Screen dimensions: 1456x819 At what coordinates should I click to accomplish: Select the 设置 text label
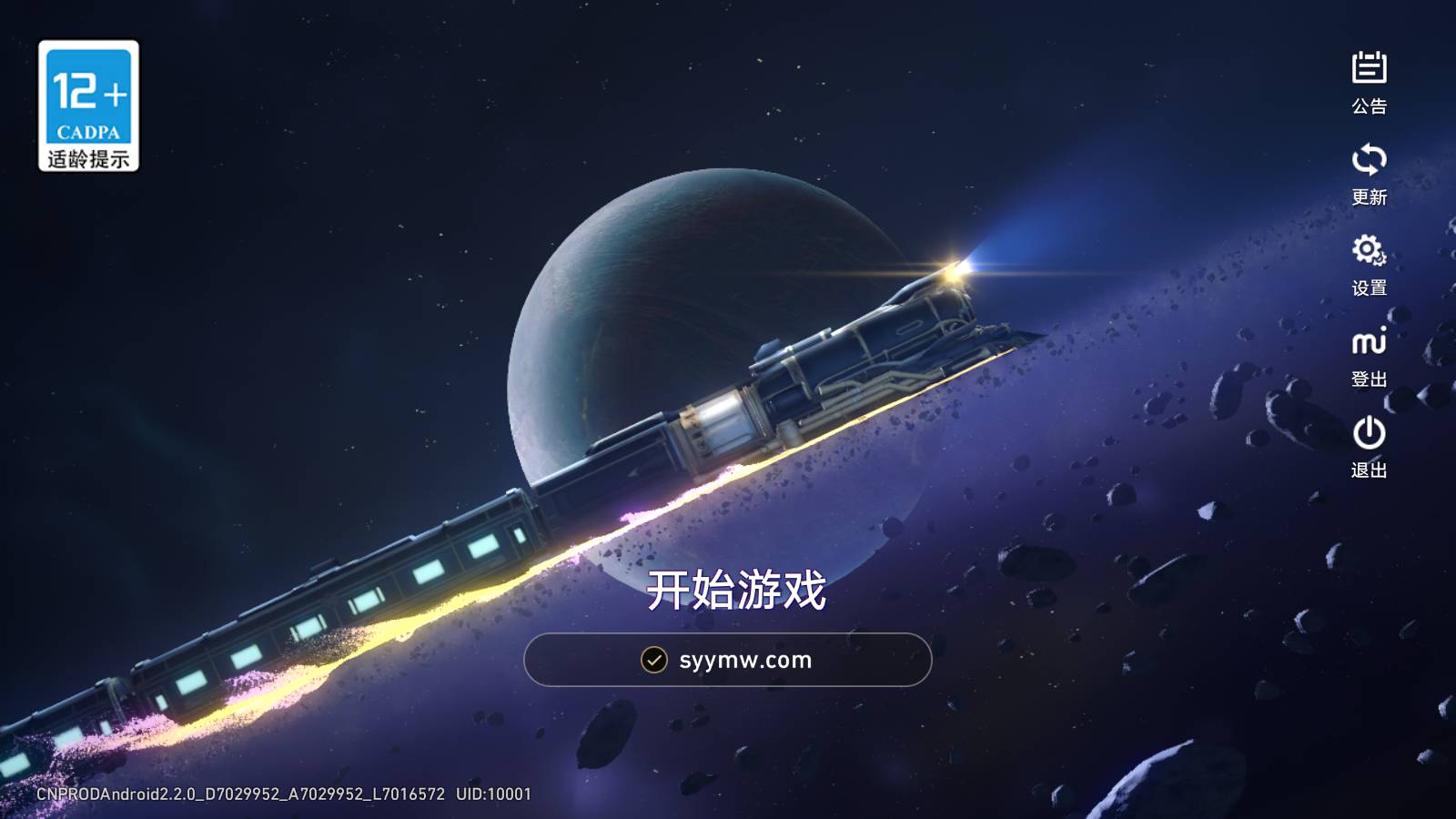click(1370, 288)
